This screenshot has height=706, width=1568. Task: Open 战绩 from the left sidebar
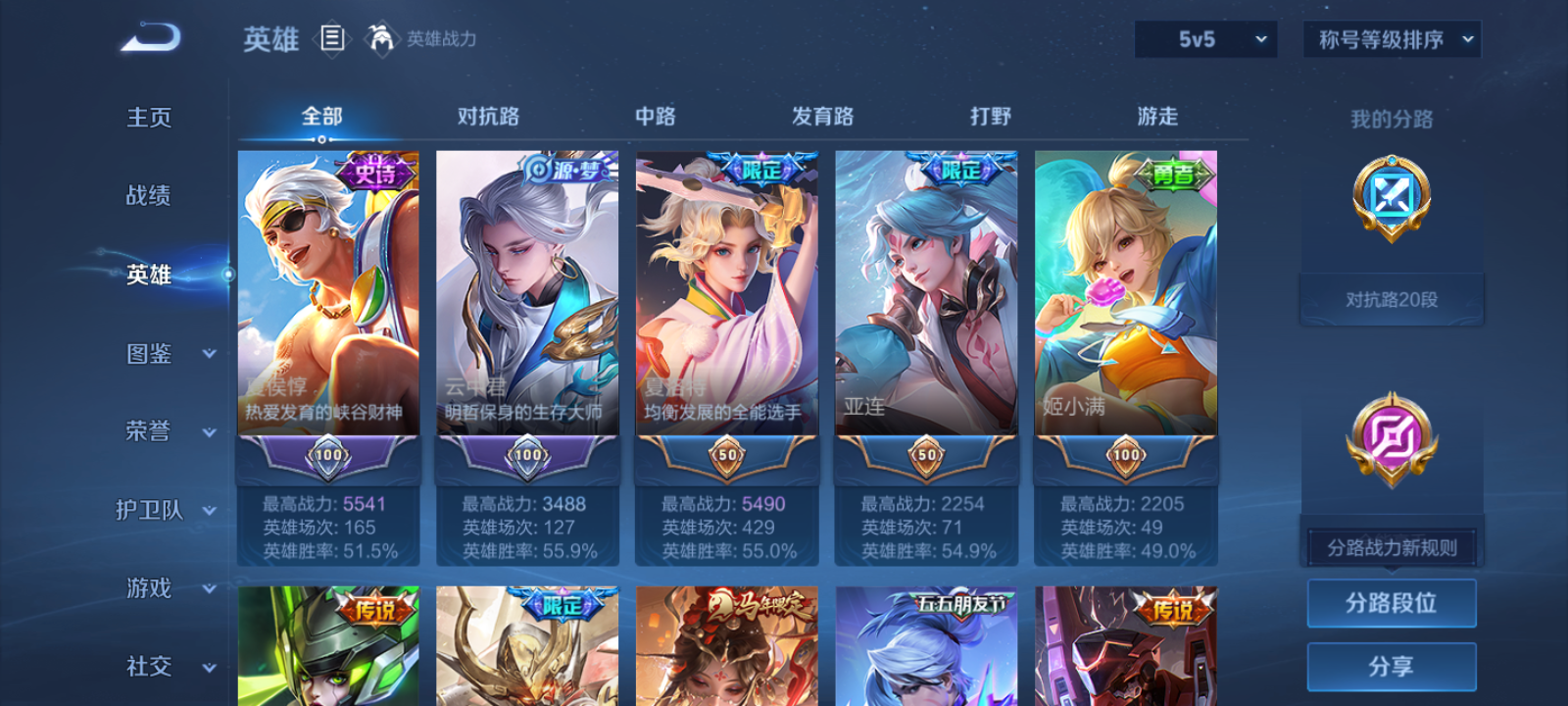coord(146,196)
